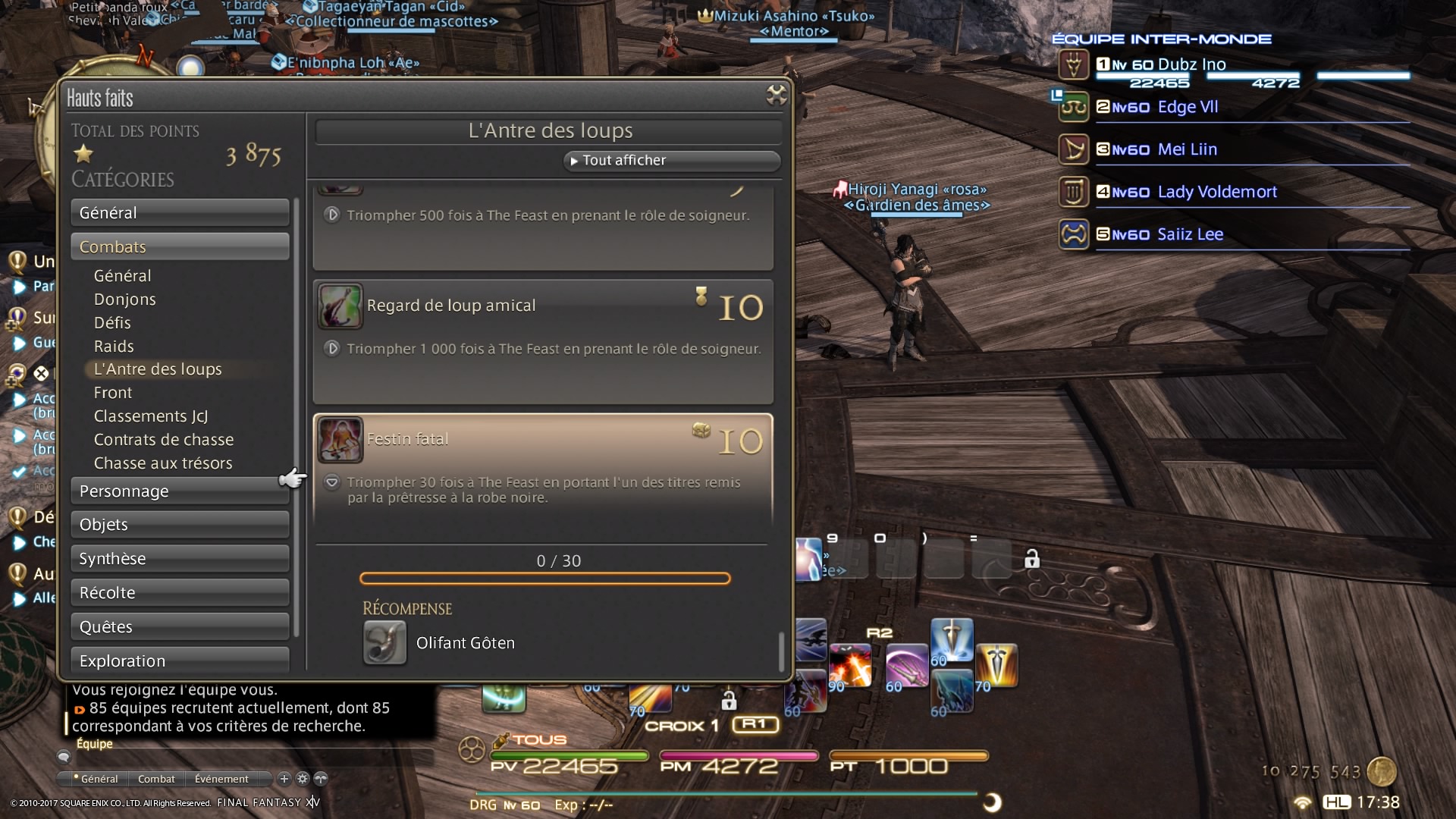Show the Raids achievements

[114, 347]
